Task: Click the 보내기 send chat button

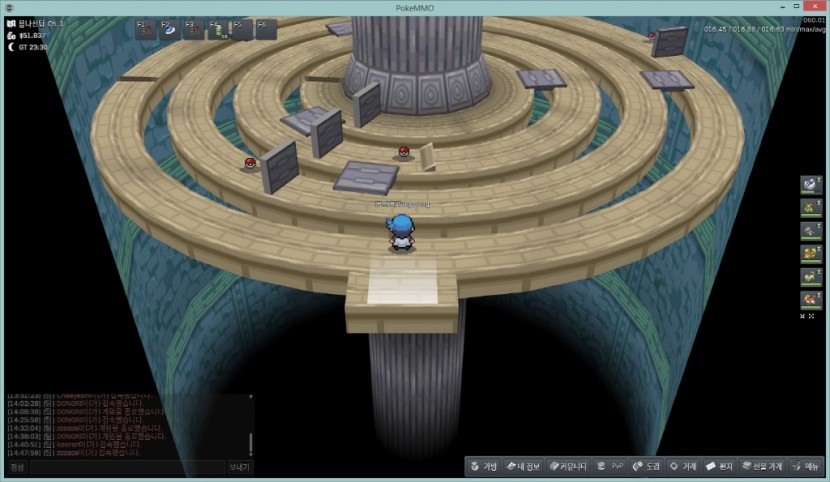Action: [240, 467]
